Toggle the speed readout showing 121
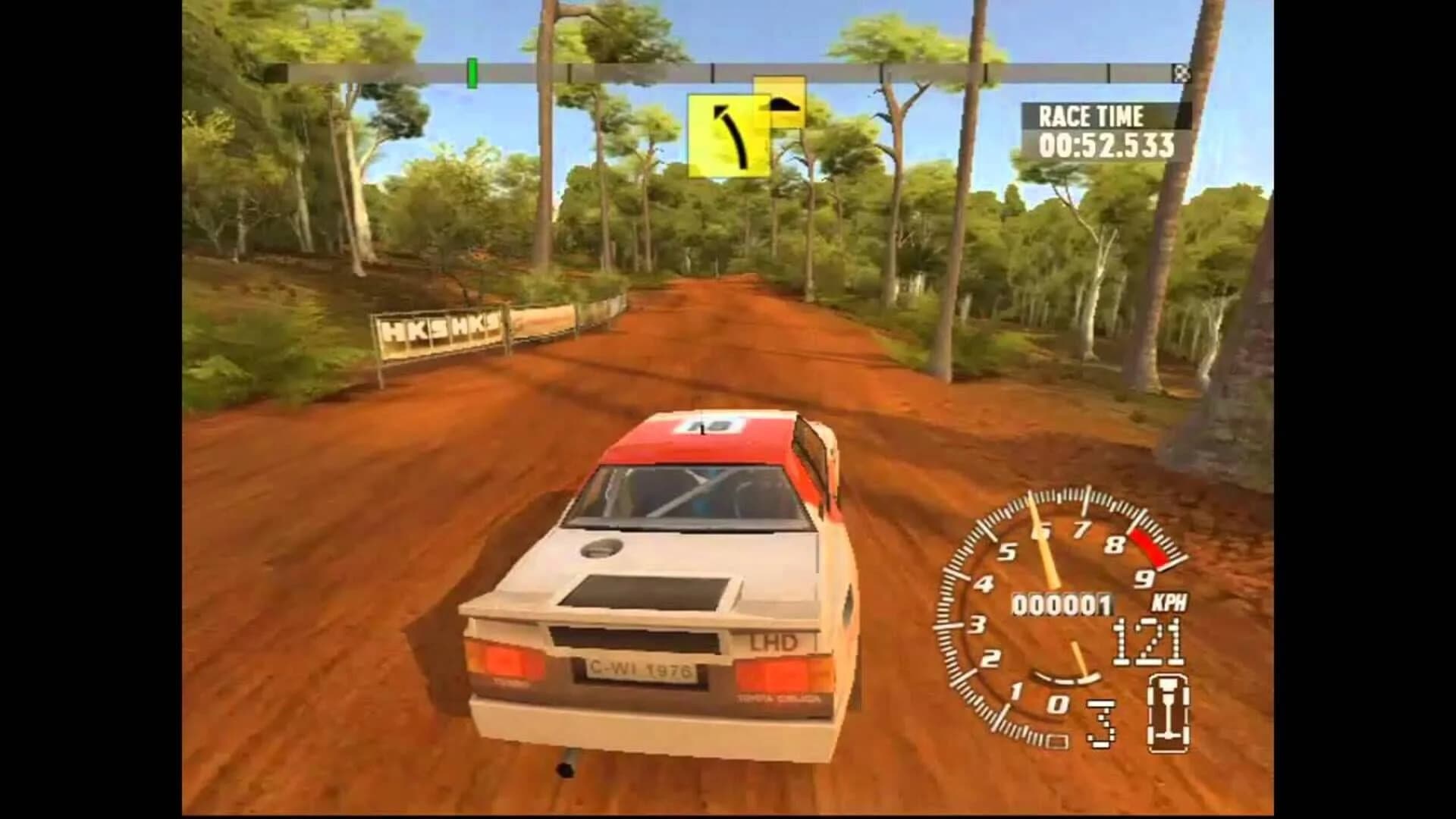1456x819 pixels. tap(1147, 641)
